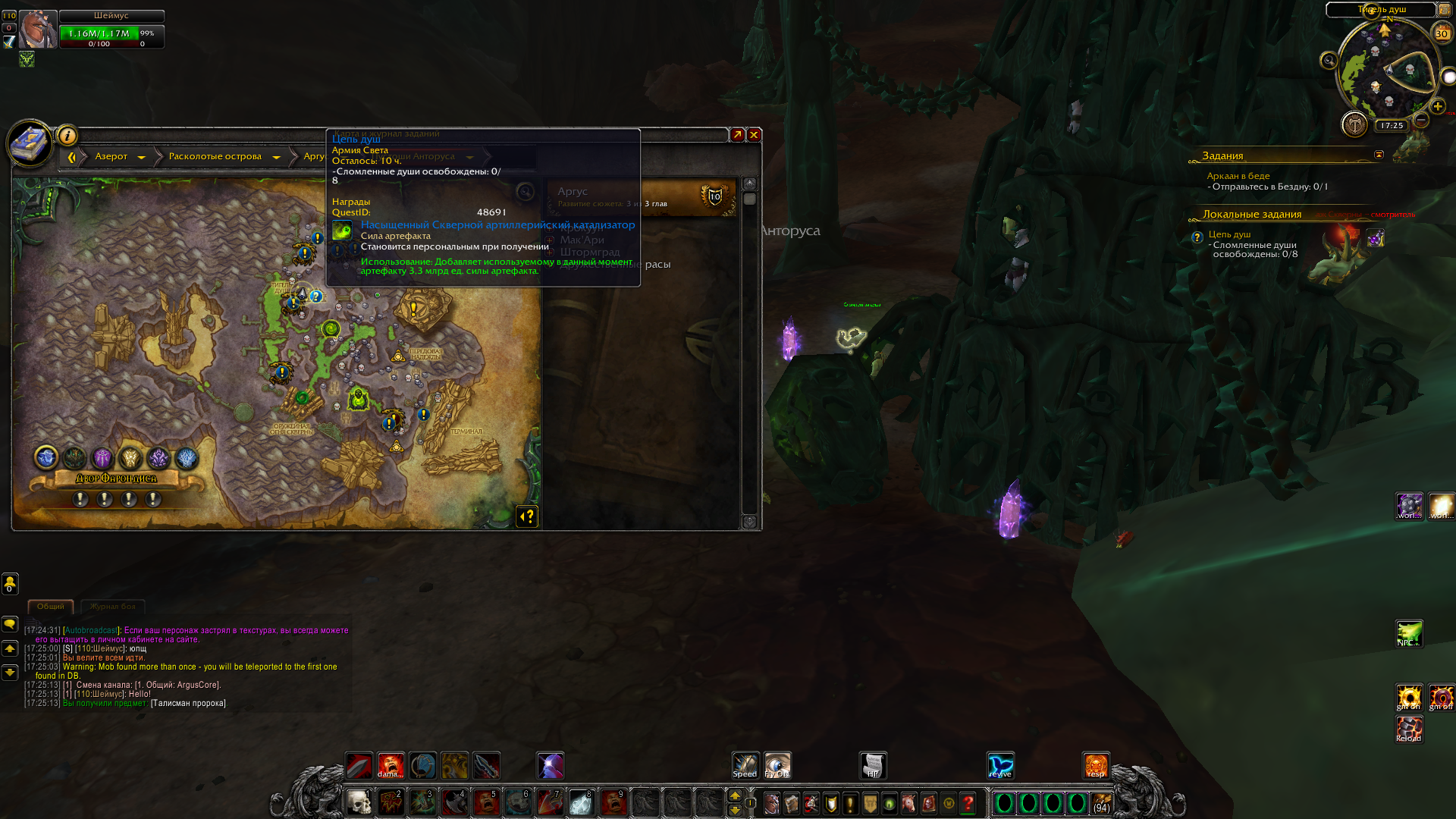The height and width of the screenshot is (819, 1456).
Task: Select Аркаан в беде quest in tracker
Action: click(x=1238, y=176)
